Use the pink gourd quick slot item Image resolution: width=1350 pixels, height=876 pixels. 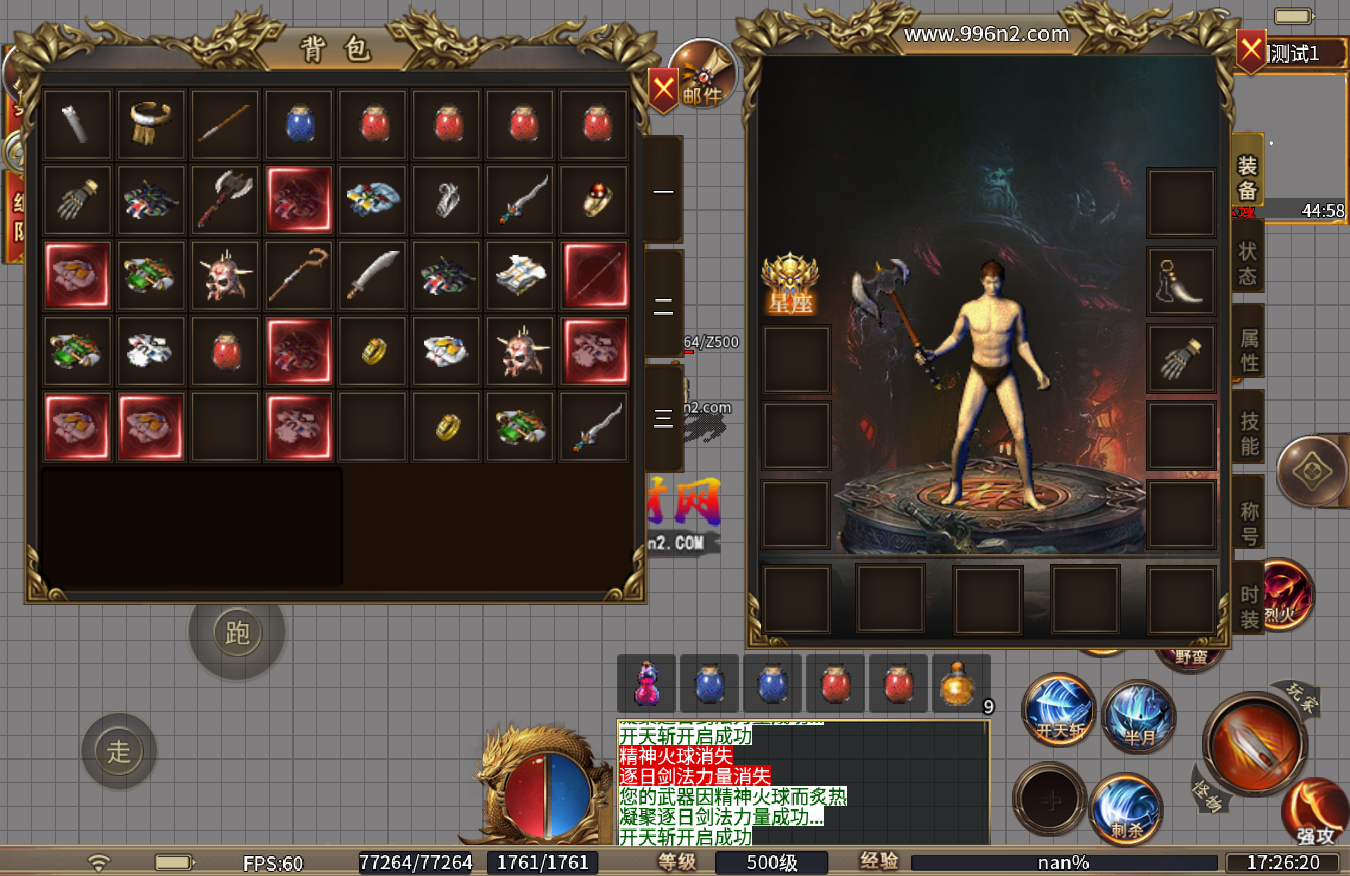[x=647, y=684]
